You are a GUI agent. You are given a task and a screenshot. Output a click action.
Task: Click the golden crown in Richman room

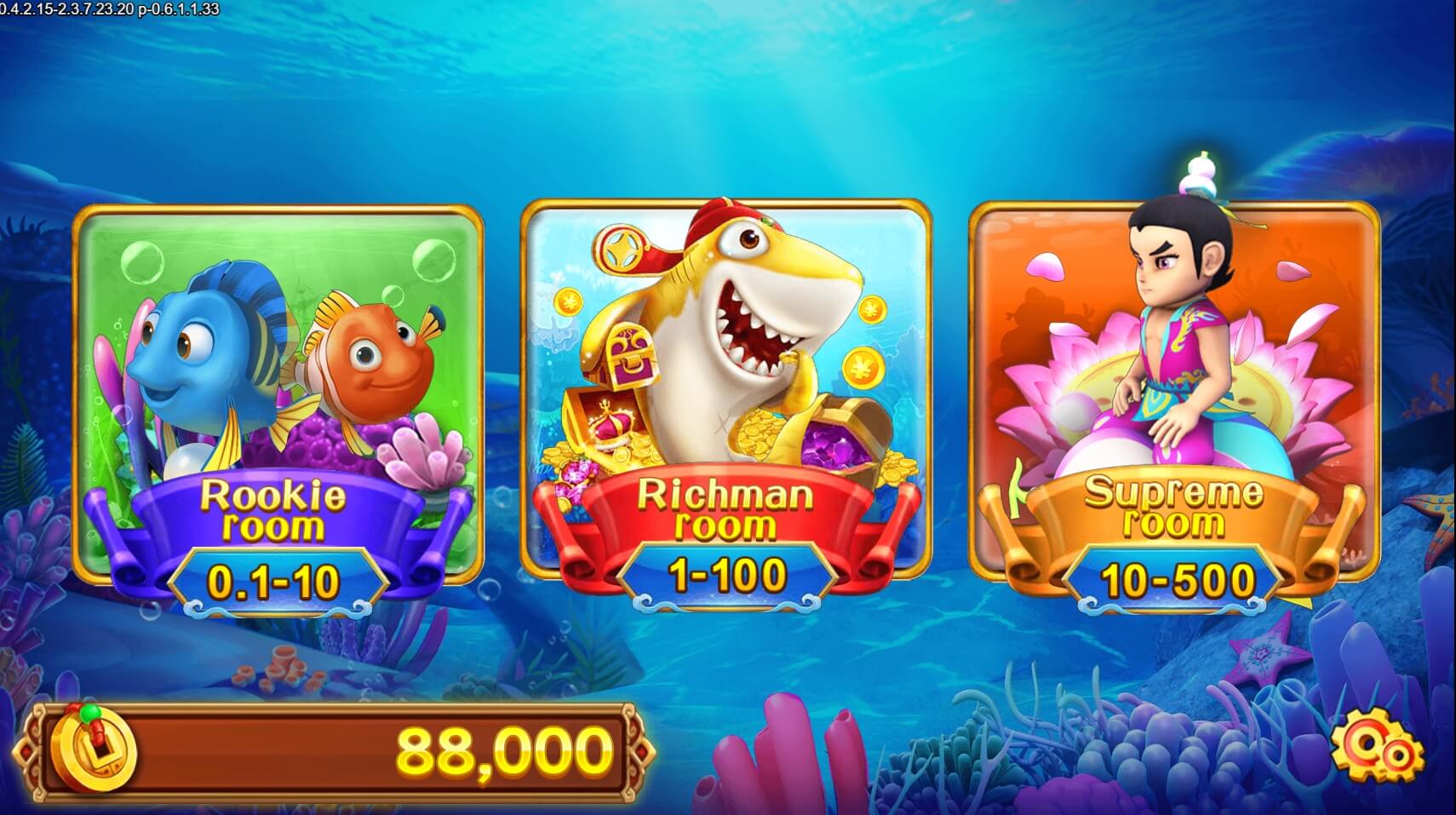click(613, 426)
